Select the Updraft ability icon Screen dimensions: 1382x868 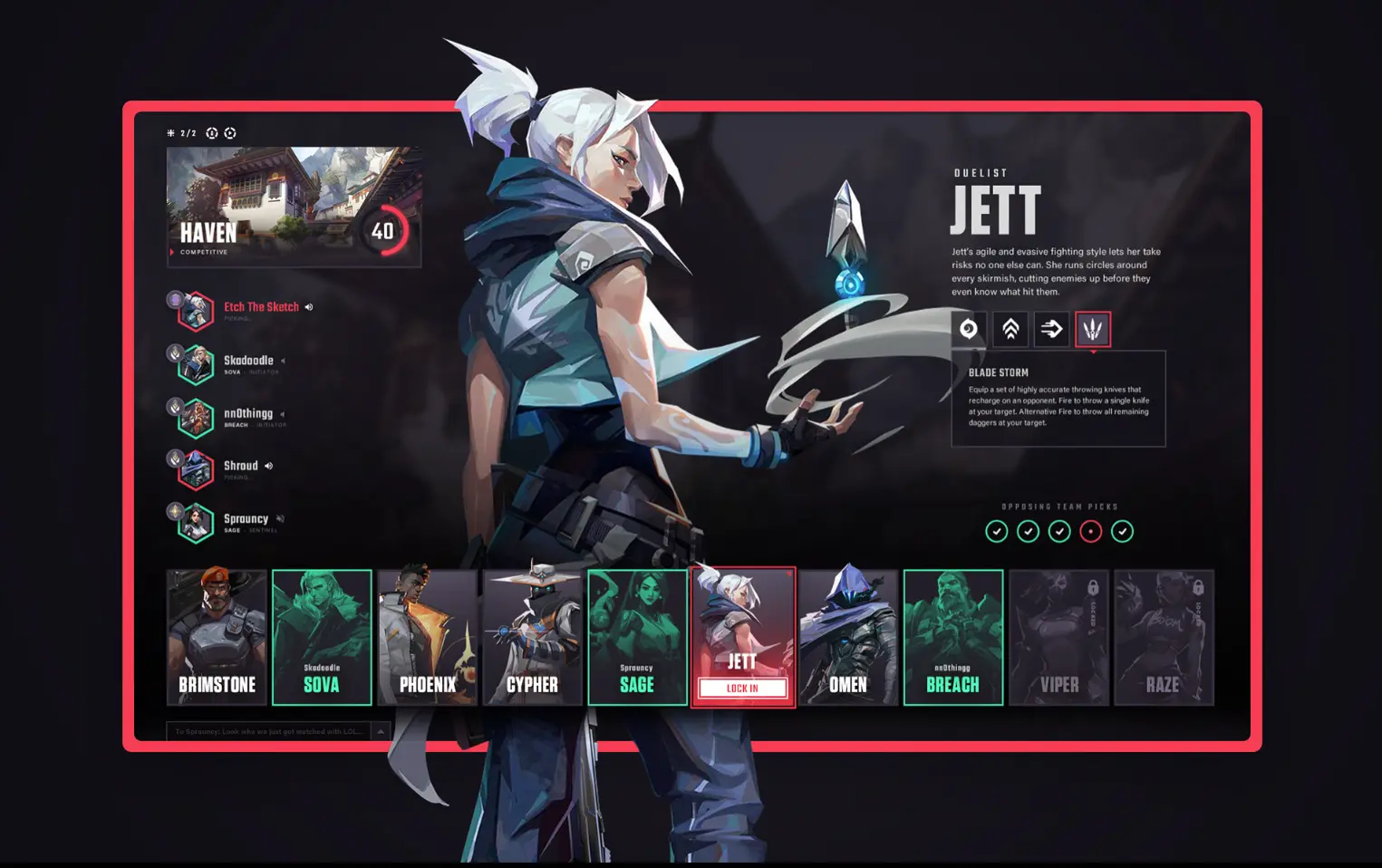pos(1010,329)
